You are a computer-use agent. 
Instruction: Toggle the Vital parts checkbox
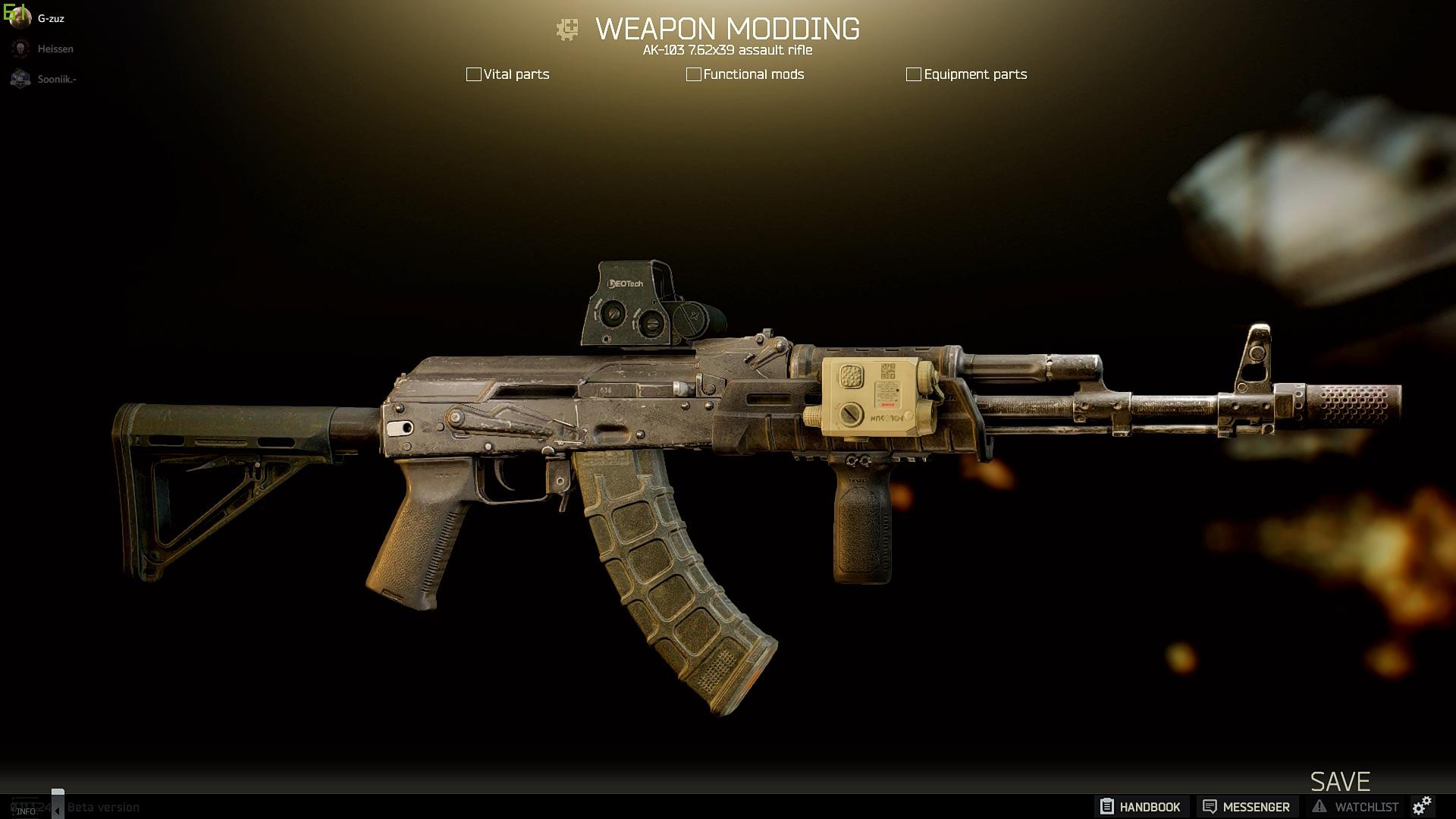(473, 74)
